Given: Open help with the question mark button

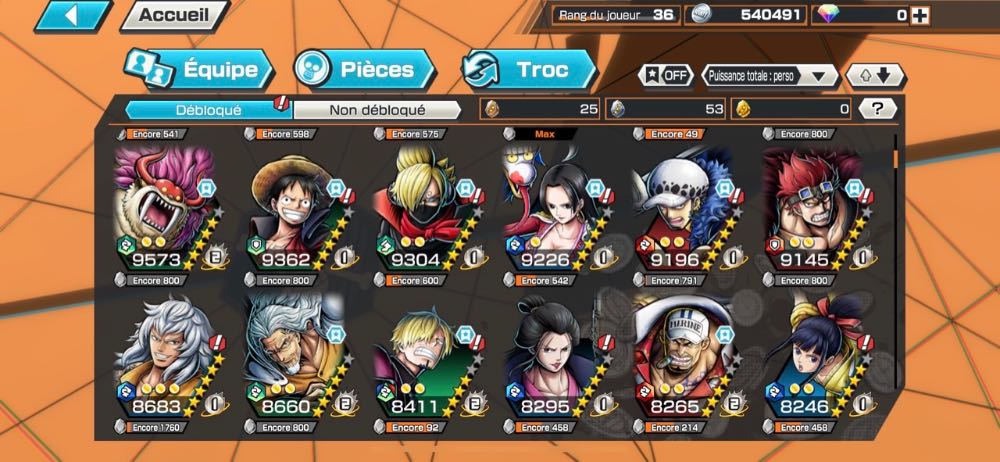Looking at the screenshot, I should click(x=877, y=109).
